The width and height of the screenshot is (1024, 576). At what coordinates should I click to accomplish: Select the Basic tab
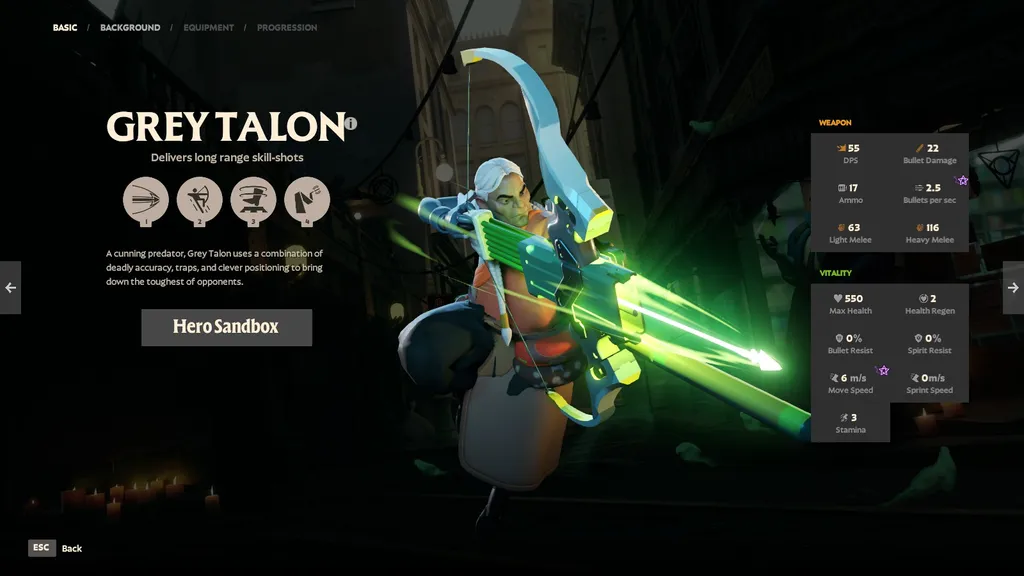pos(65,28)
